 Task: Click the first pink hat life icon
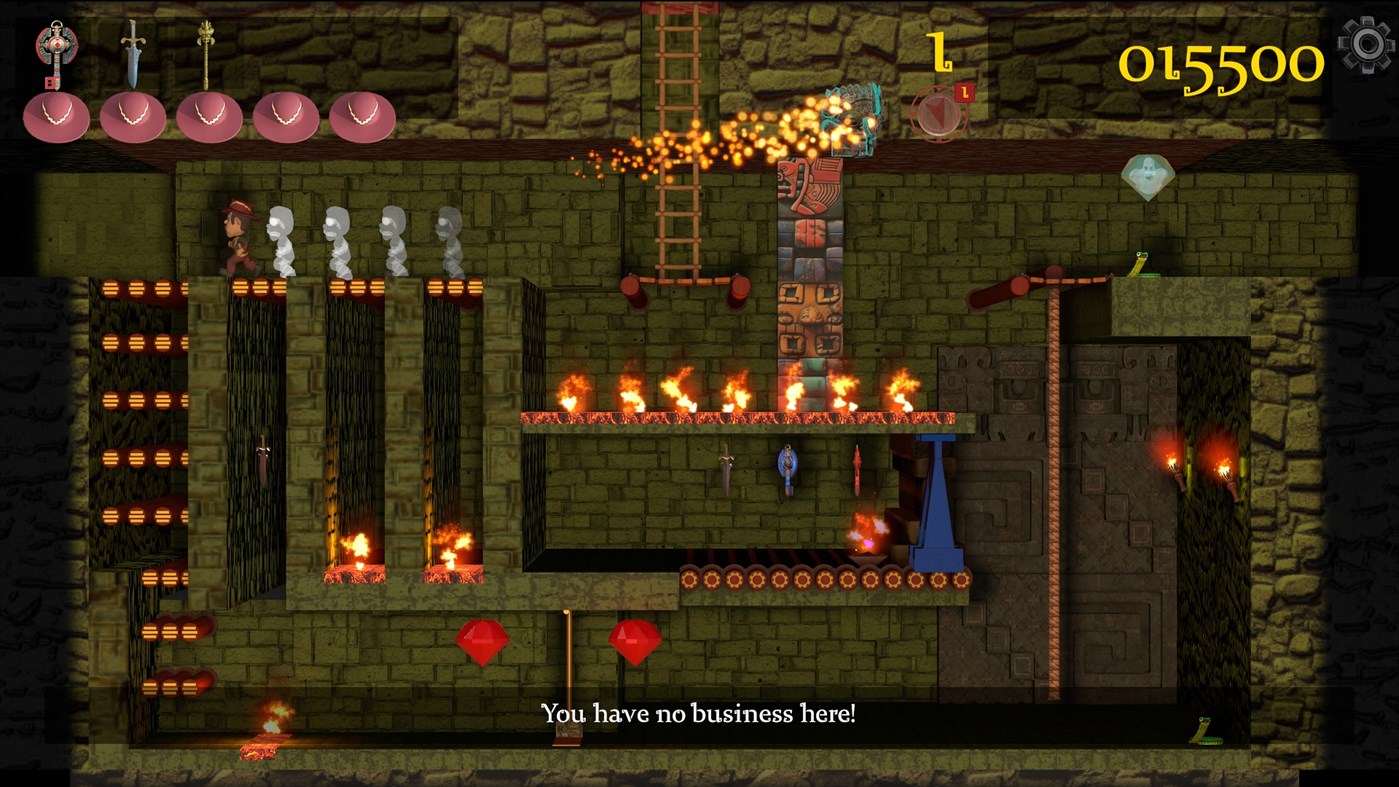56,113
